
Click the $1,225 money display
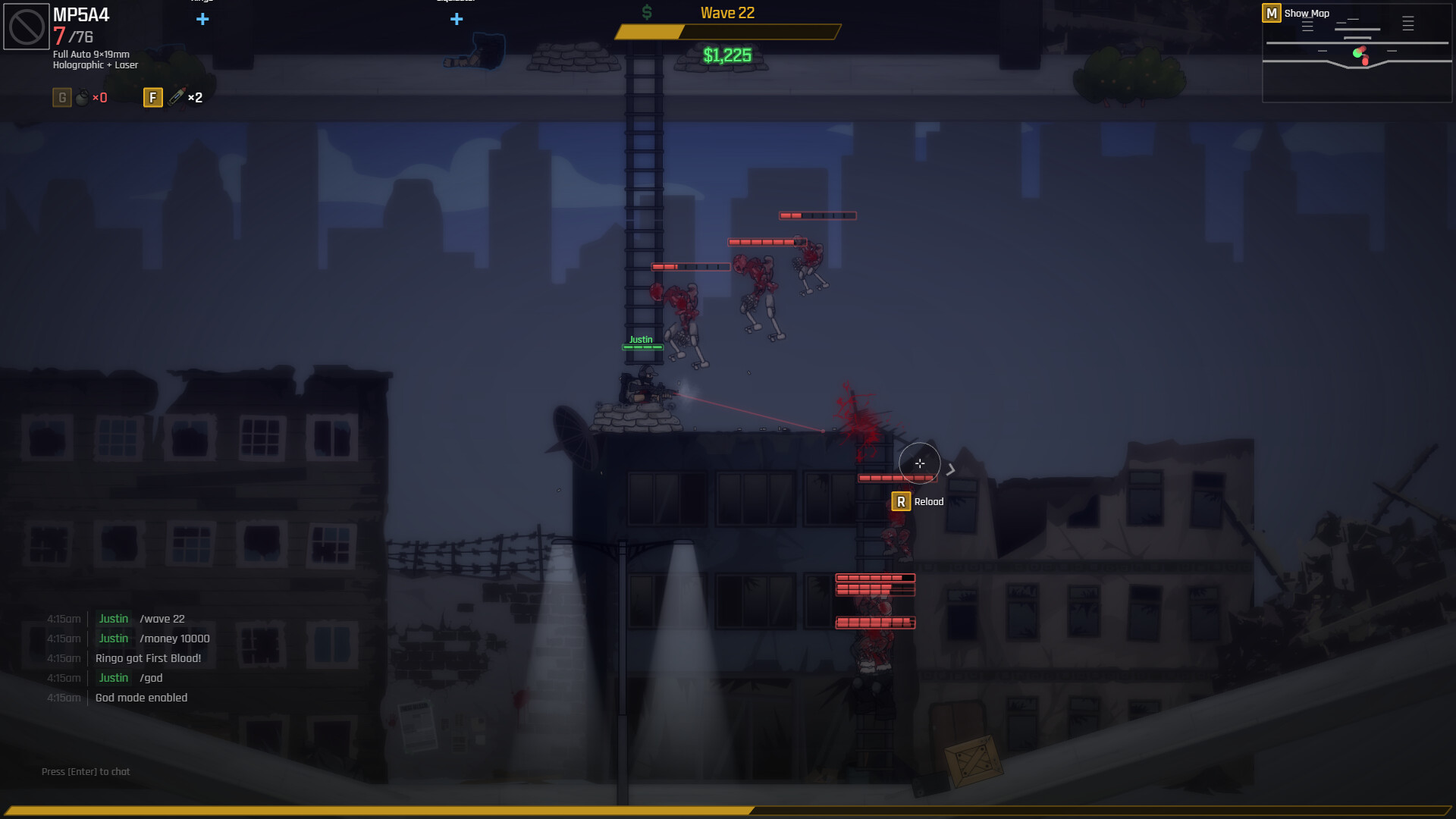[x=726, y=55]
